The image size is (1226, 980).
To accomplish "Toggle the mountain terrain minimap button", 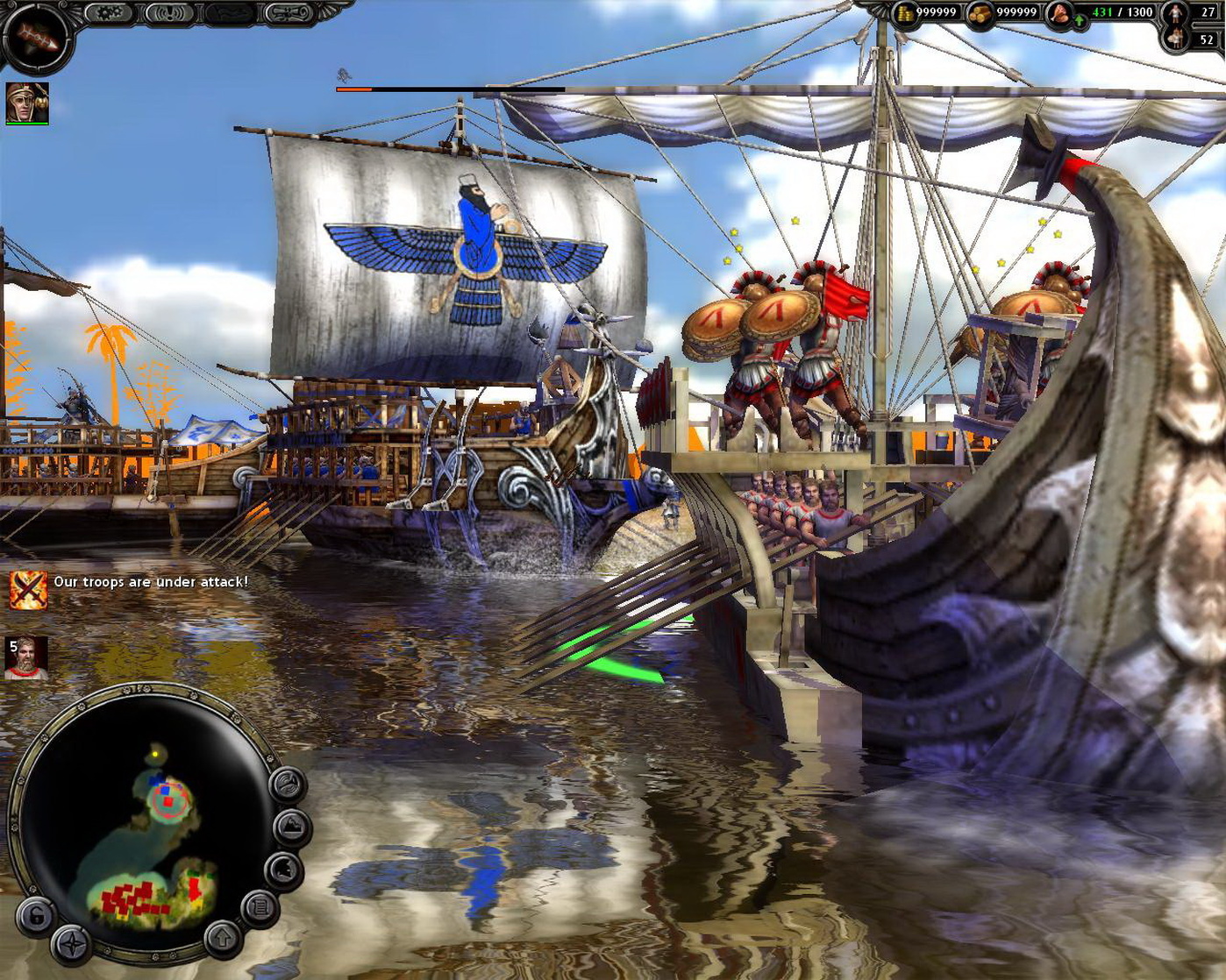I will point(292,825).
